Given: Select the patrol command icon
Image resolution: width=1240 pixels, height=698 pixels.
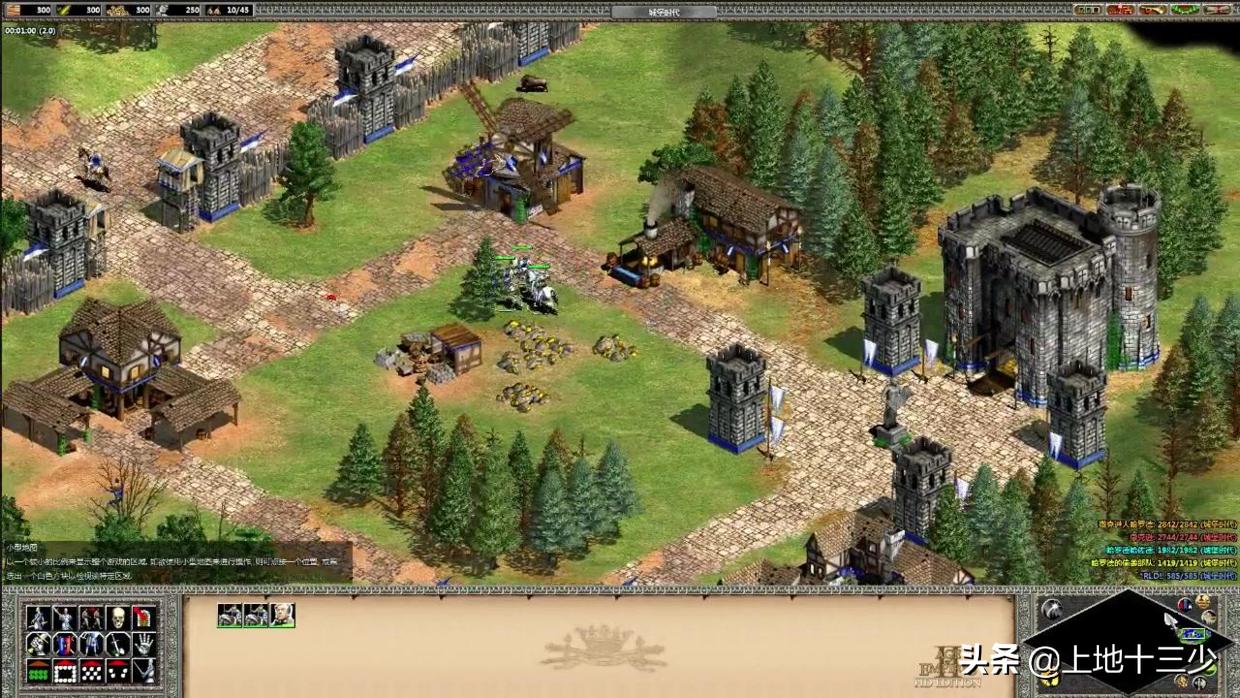Looking at the screenshot, I should tap(38, 618).
